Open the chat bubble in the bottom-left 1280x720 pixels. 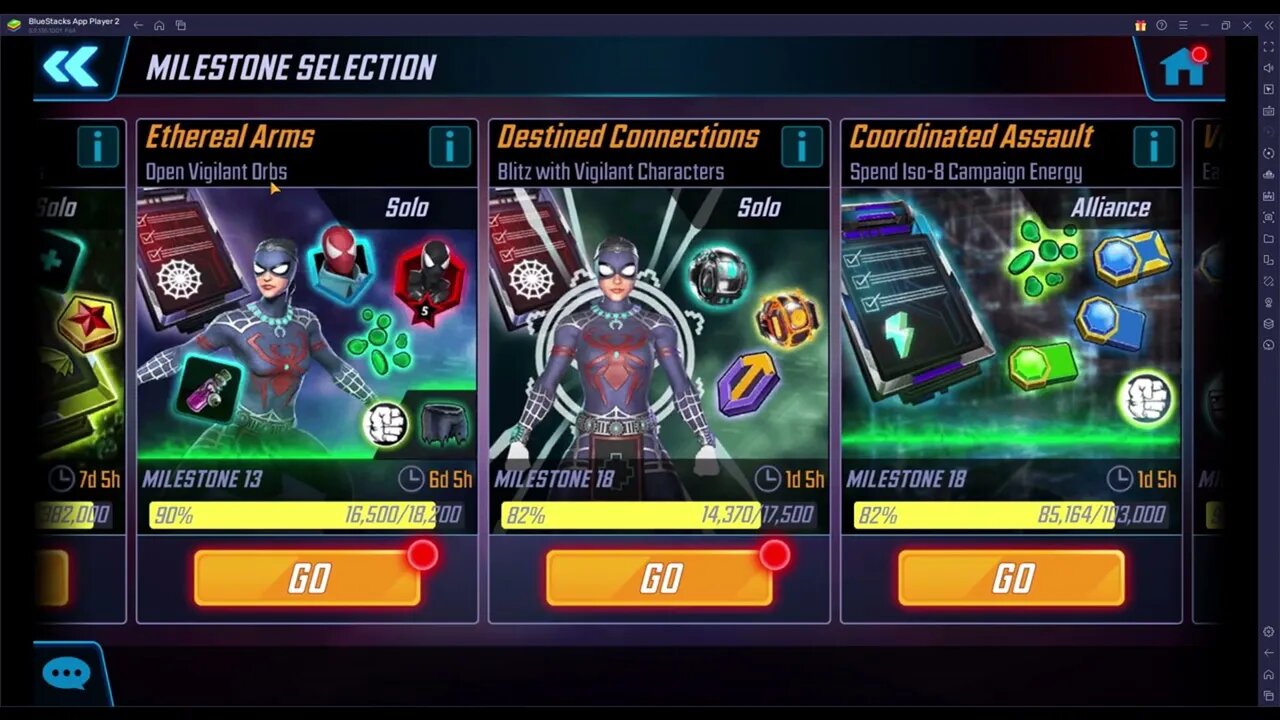pos(65,673)
